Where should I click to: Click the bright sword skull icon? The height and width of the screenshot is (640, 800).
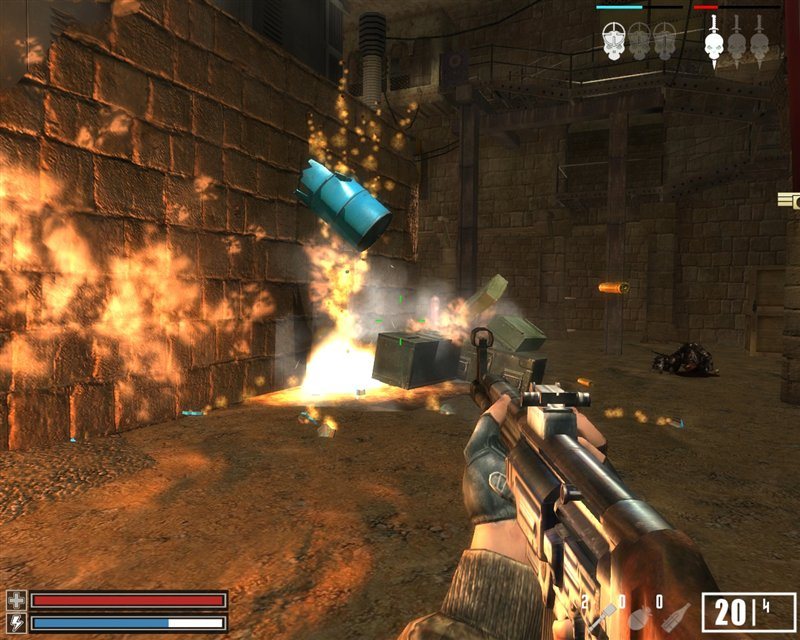pos(713,40)
